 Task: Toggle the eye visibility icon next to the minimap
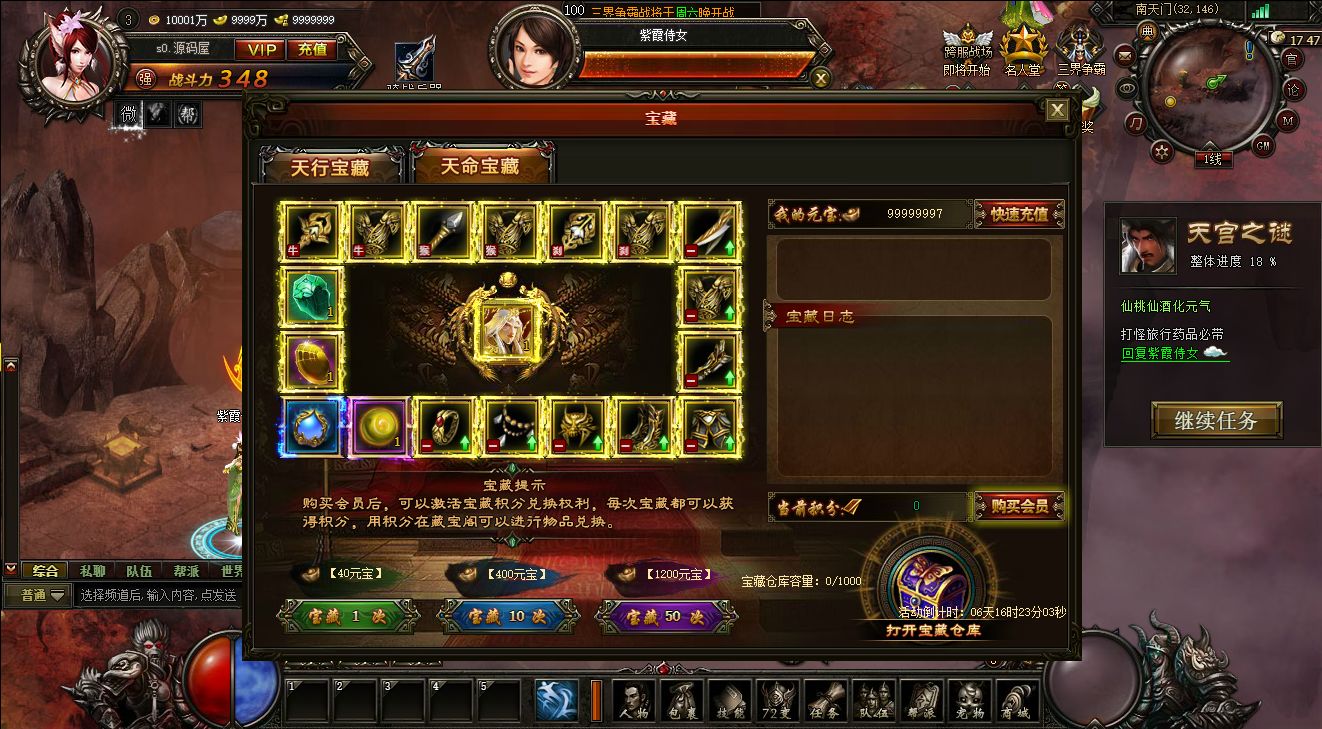(1128, 88)
